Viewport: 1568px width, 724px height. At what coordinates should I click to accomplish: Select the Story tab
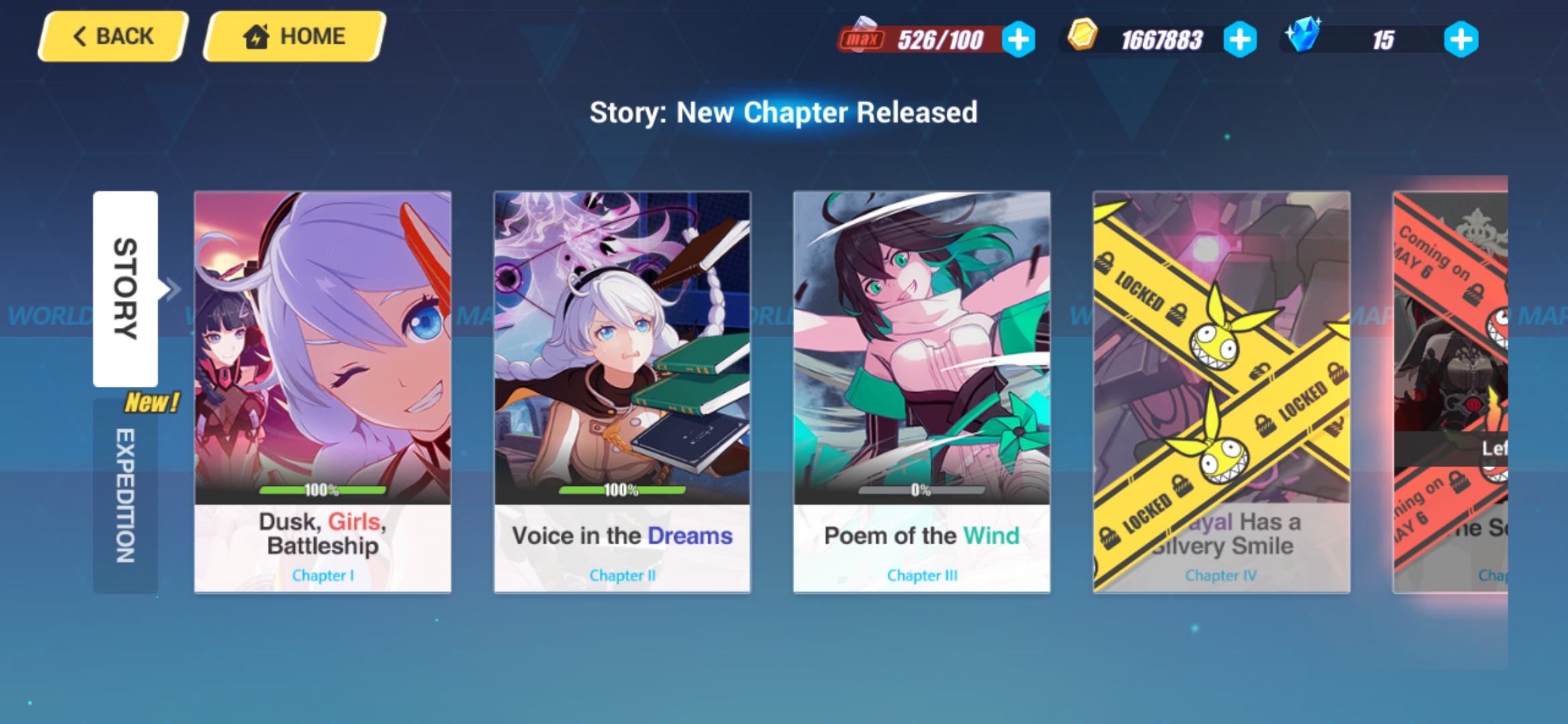(125, 288)
